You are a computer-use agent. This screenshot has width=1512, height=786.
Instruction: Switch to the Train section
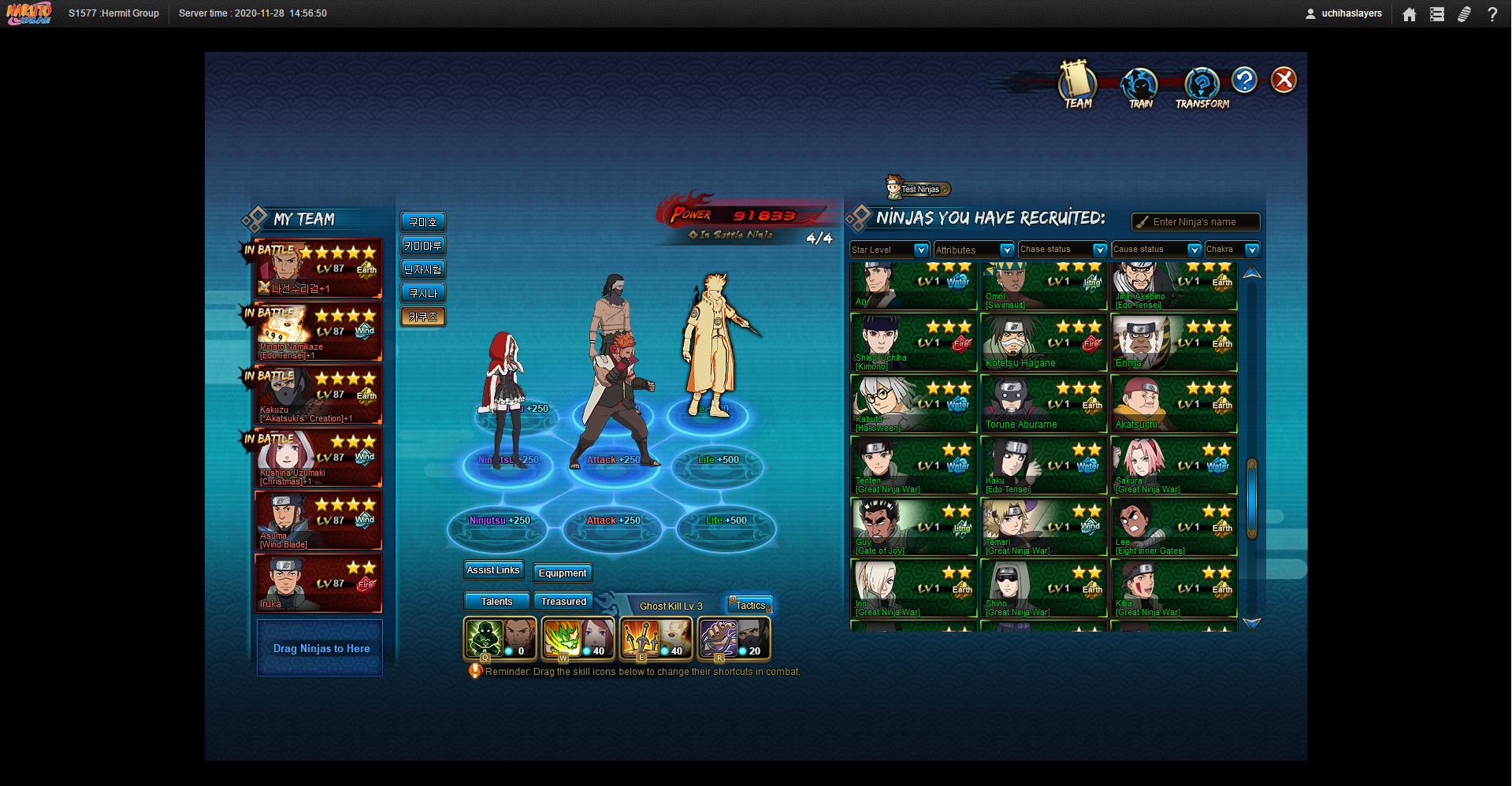[x=1139, y=87]
